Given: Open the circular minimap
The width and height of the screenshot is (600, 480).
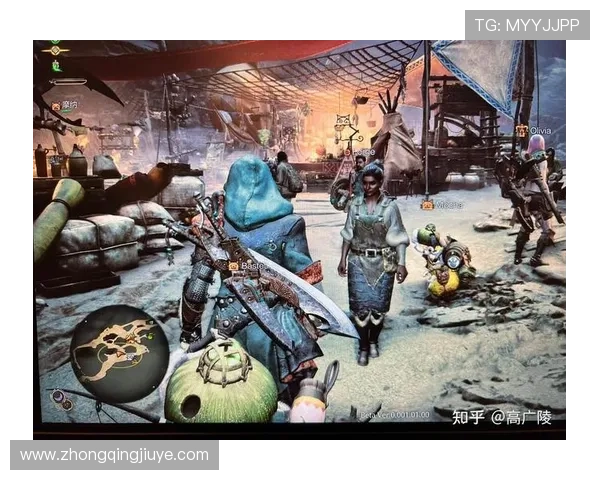Looking at the screenshot, I should (x=118, y=352).
